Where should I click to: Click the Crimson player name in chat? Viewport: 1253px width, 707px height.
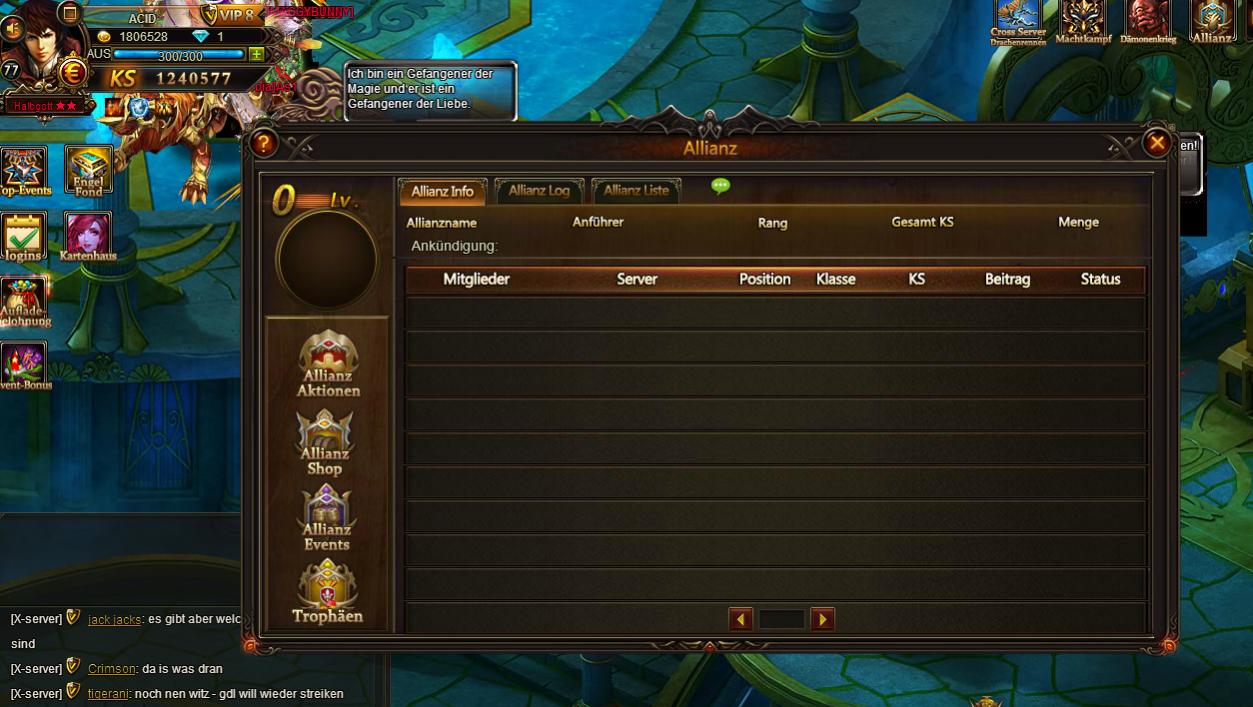pos(111,669)
